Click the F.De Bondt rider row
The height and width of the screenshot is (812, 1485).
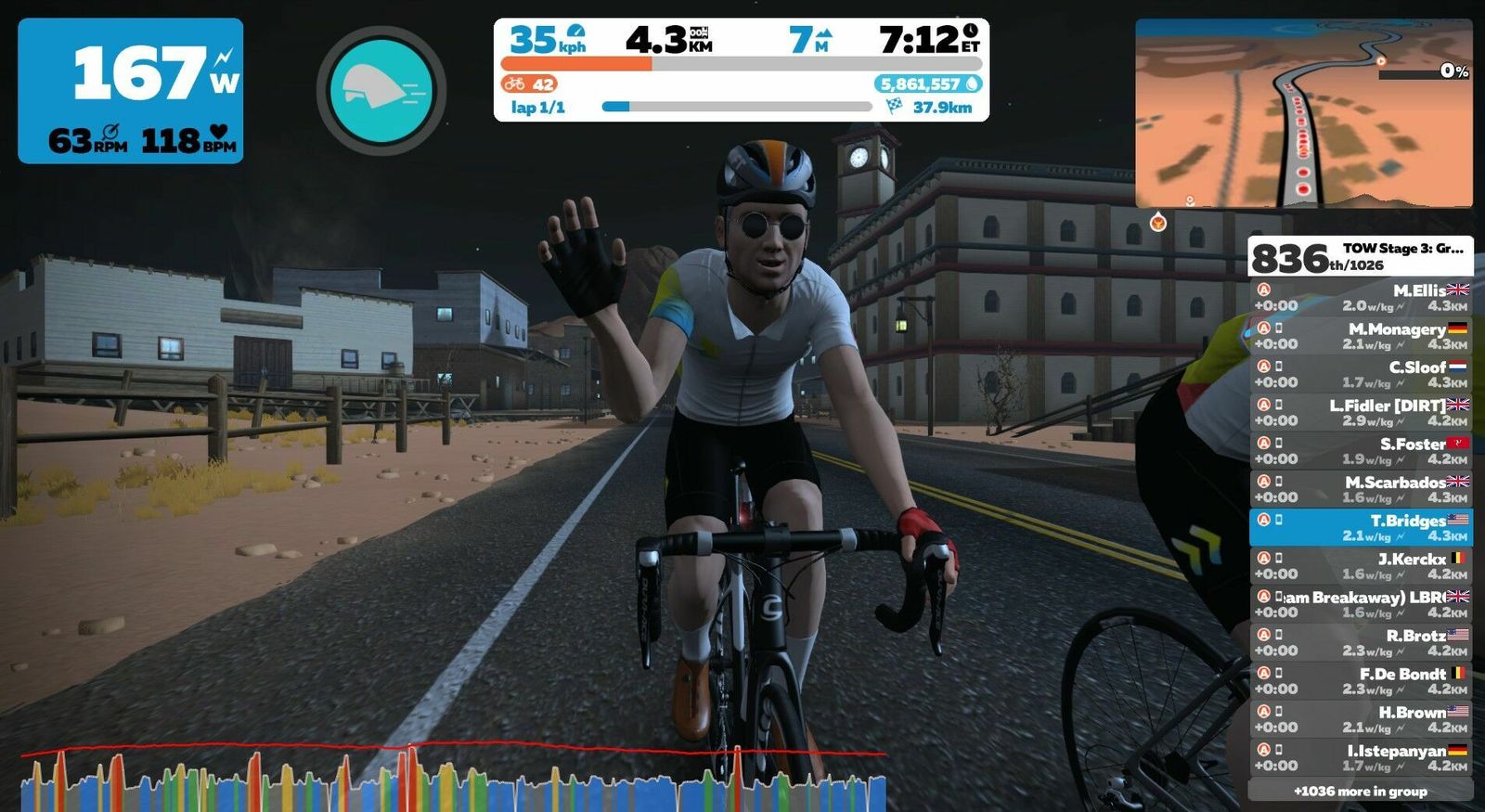pyautogui.click(x=1361, y=681)
